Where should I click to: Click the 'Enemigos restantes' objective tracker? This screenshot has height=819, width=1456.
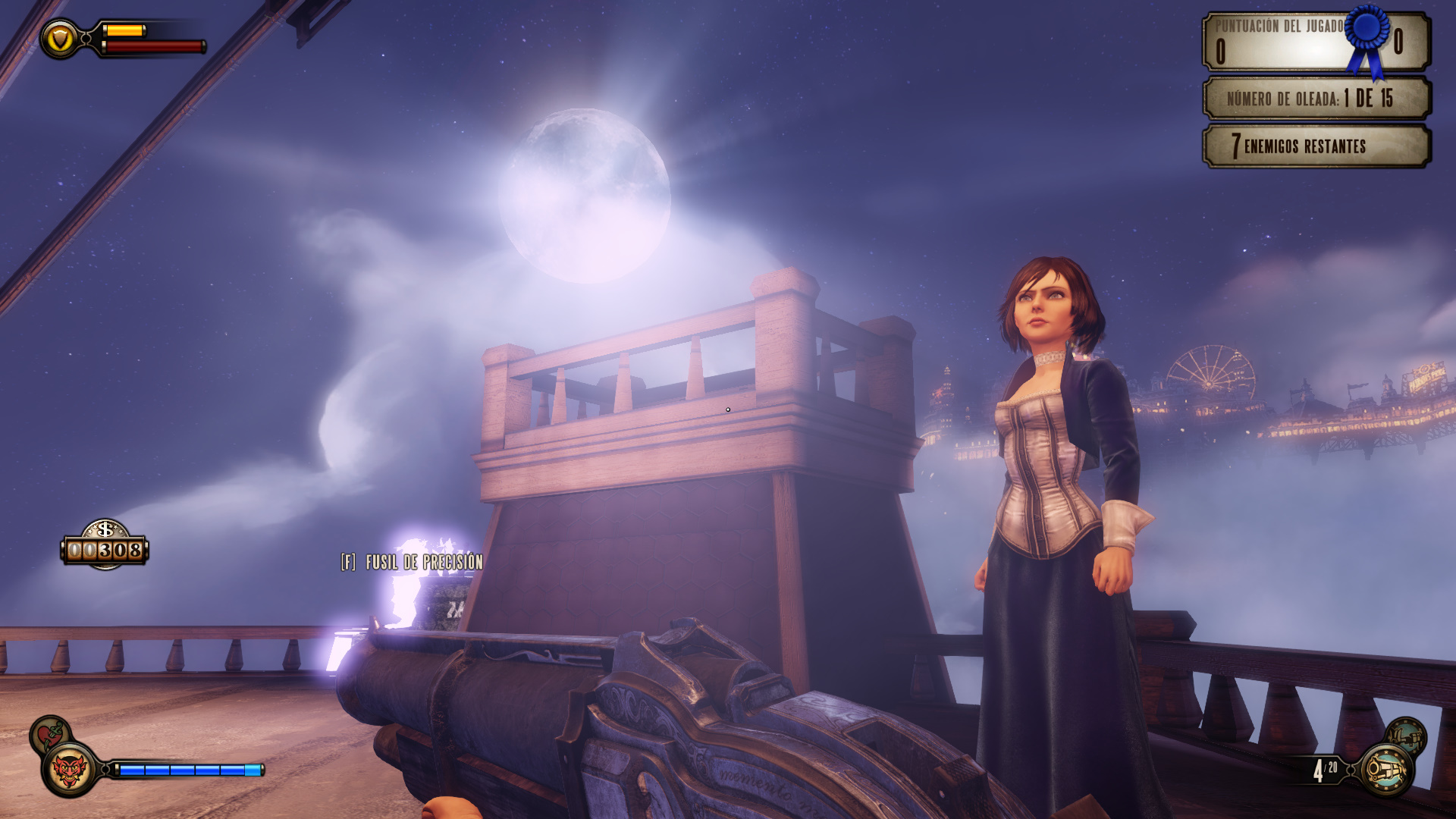click(1316, 146)
